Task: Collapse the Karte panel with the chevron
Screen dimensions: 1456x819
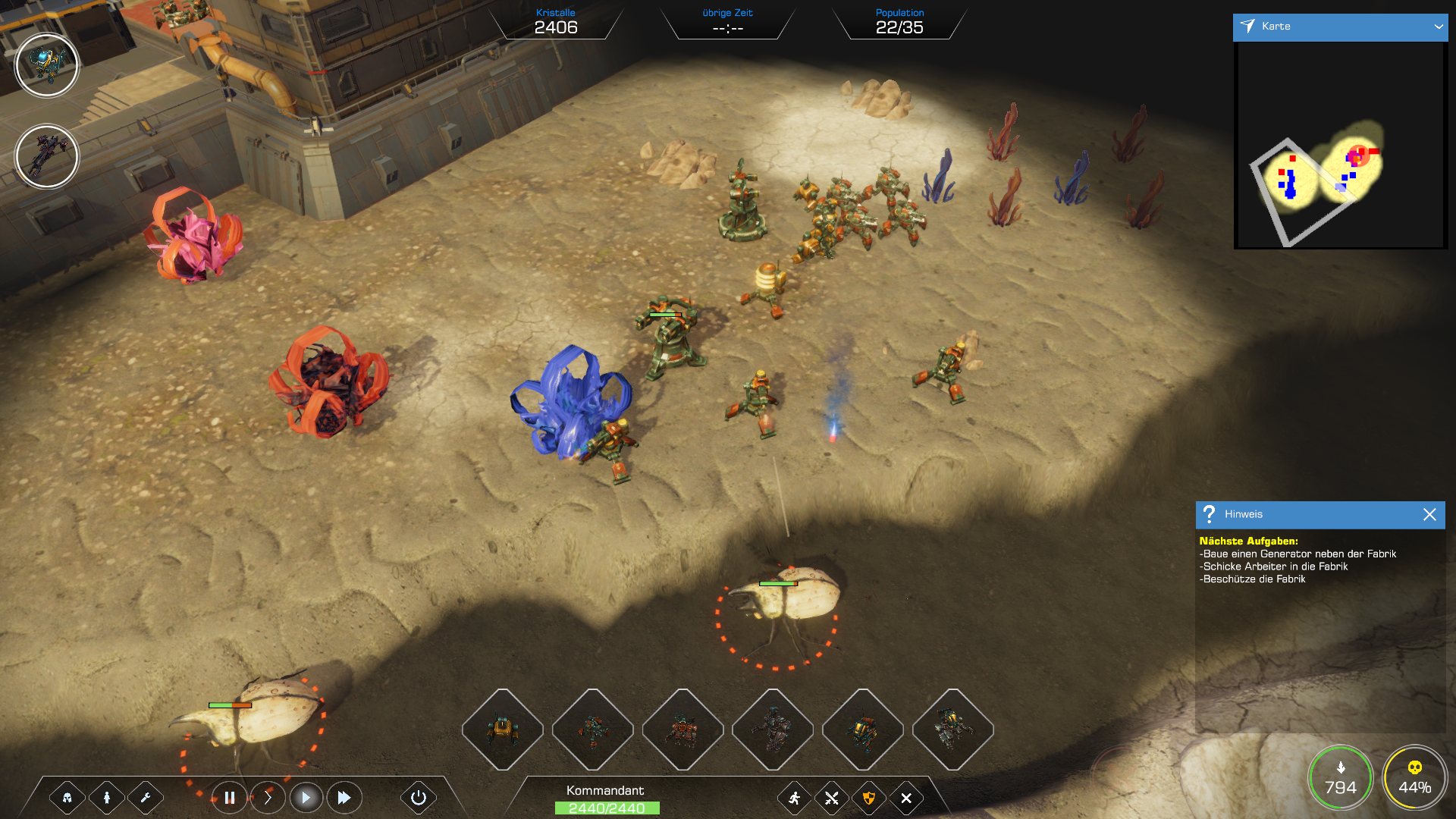Action: click(1438, 27)
